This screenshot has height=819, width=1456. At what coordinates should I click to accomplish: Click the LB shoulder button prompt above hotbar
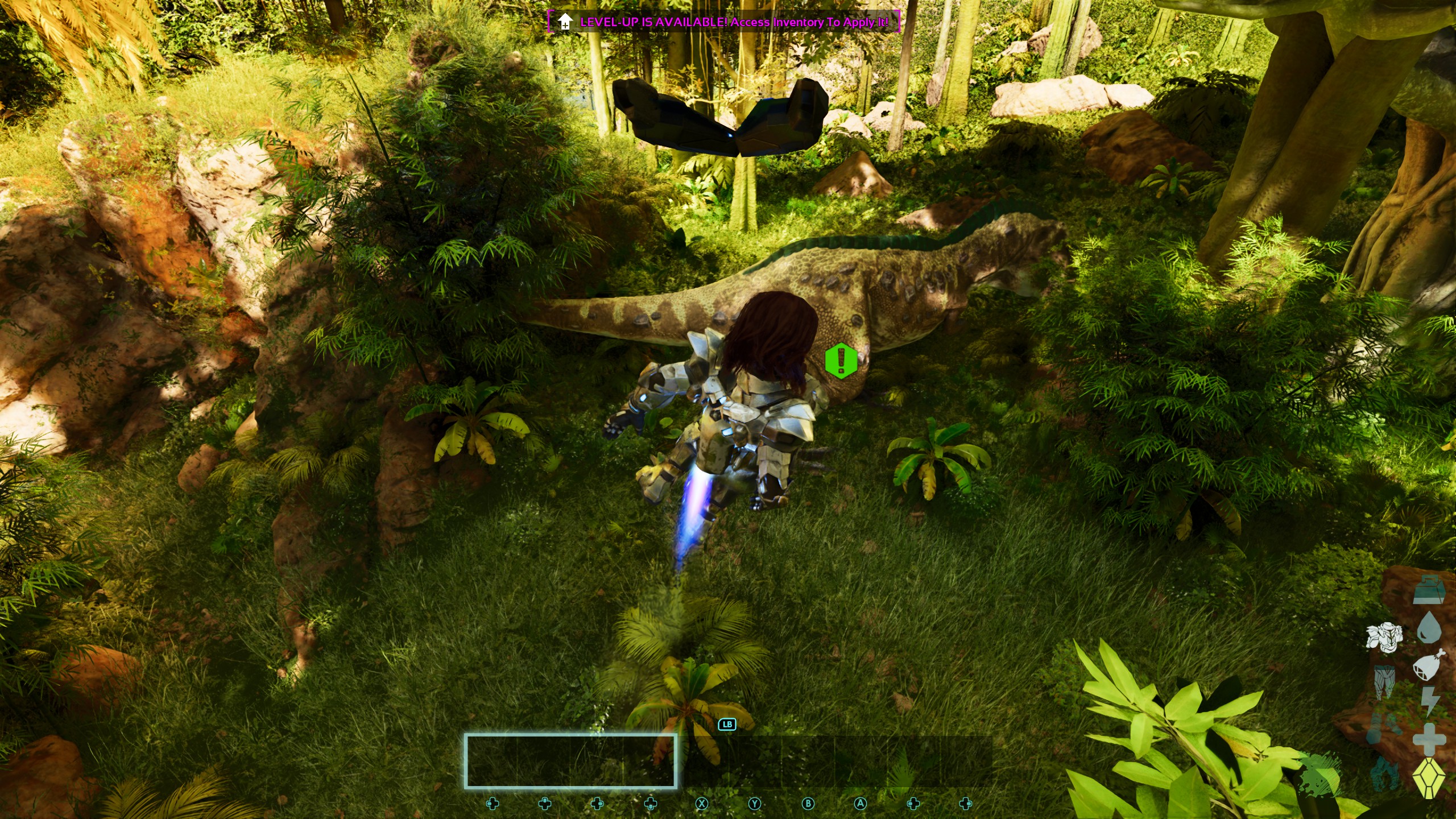pyautogui.click(x=729, y=725)
